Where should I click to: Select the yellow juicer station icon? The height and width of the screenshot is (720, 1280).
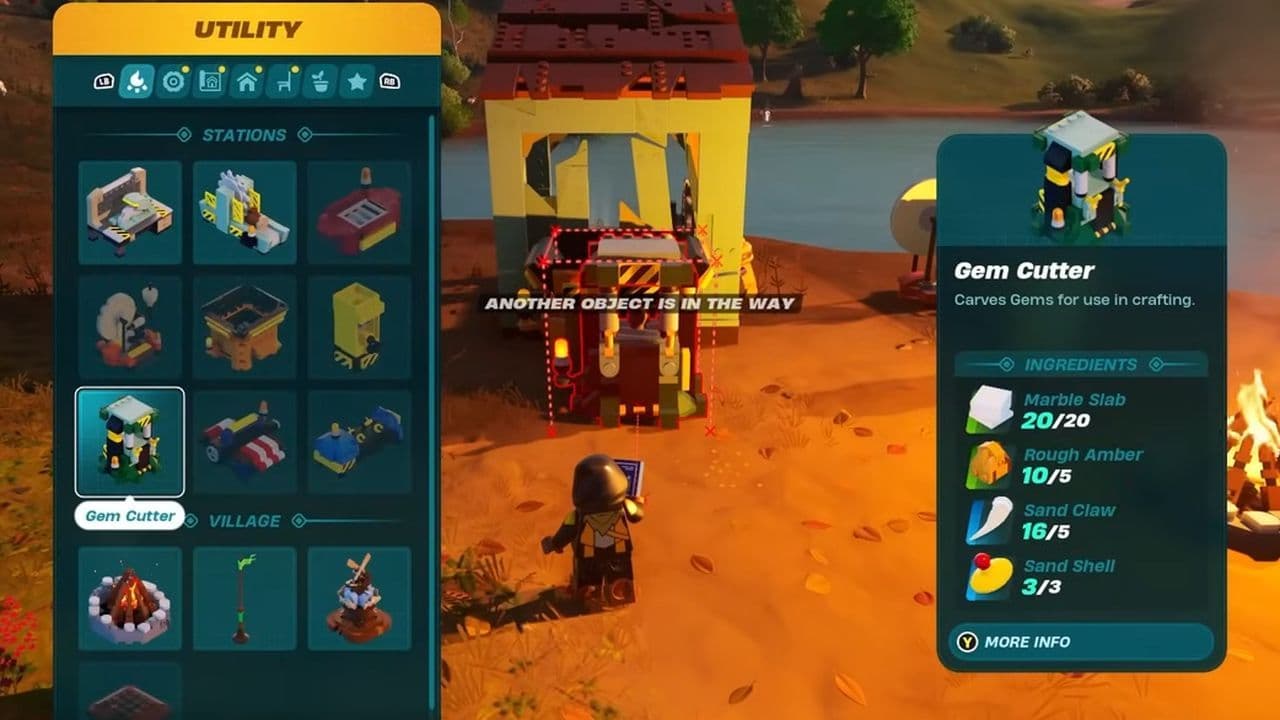(x=360, y=325)
